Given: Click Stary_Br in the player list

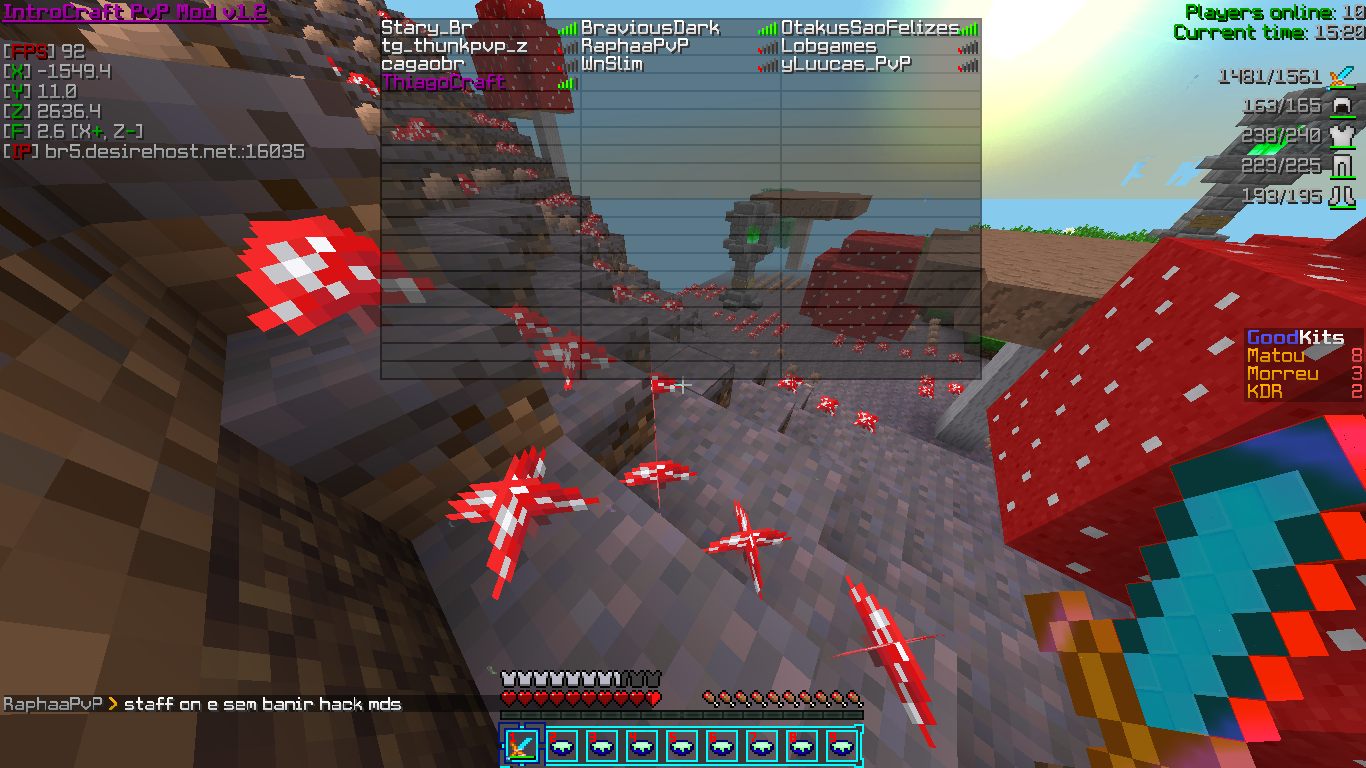Looking at the screenshot, I should click(x=426, y=28).
